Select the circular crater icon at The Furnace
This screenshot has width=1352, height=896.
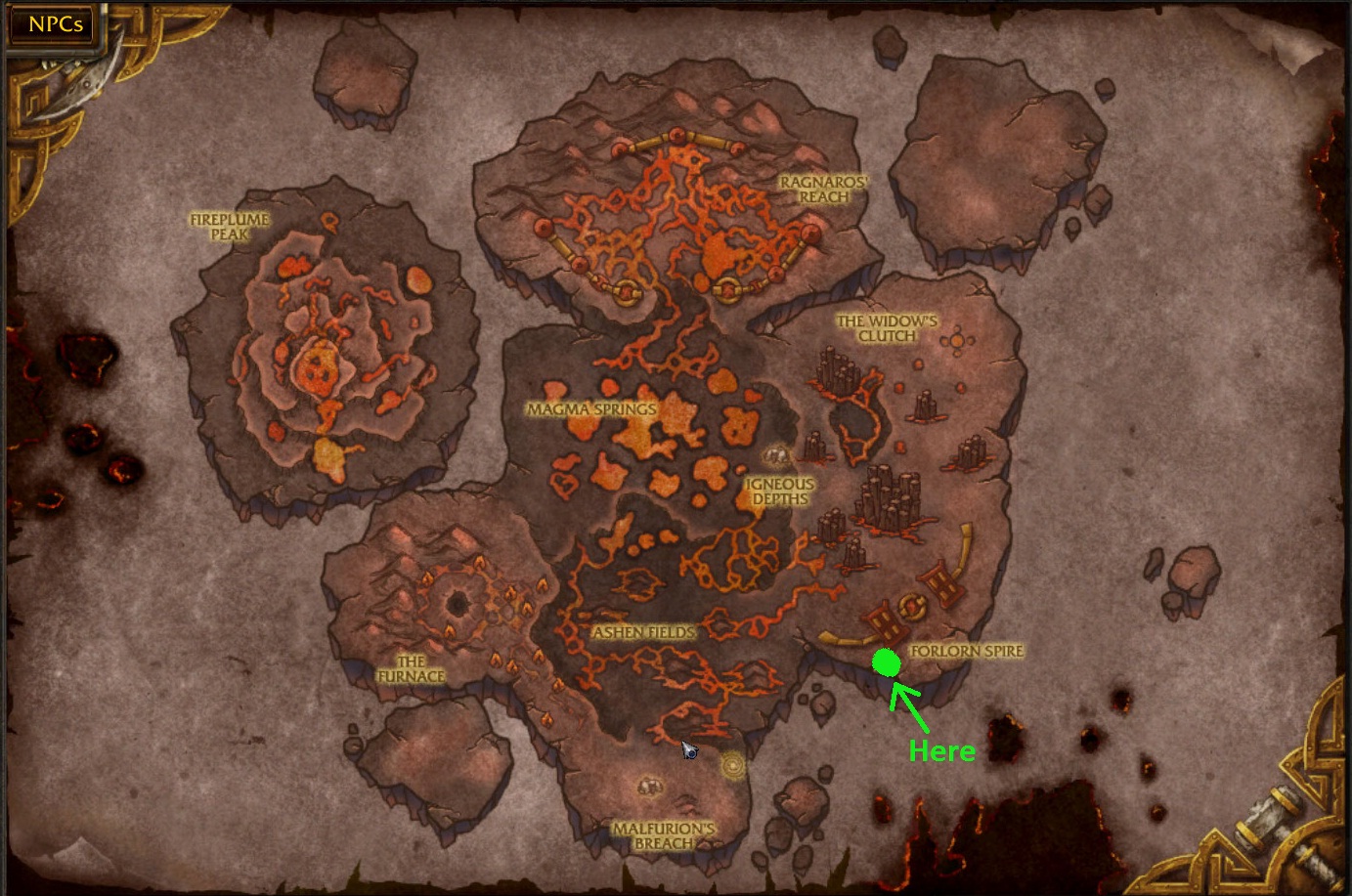pos(458,605)
